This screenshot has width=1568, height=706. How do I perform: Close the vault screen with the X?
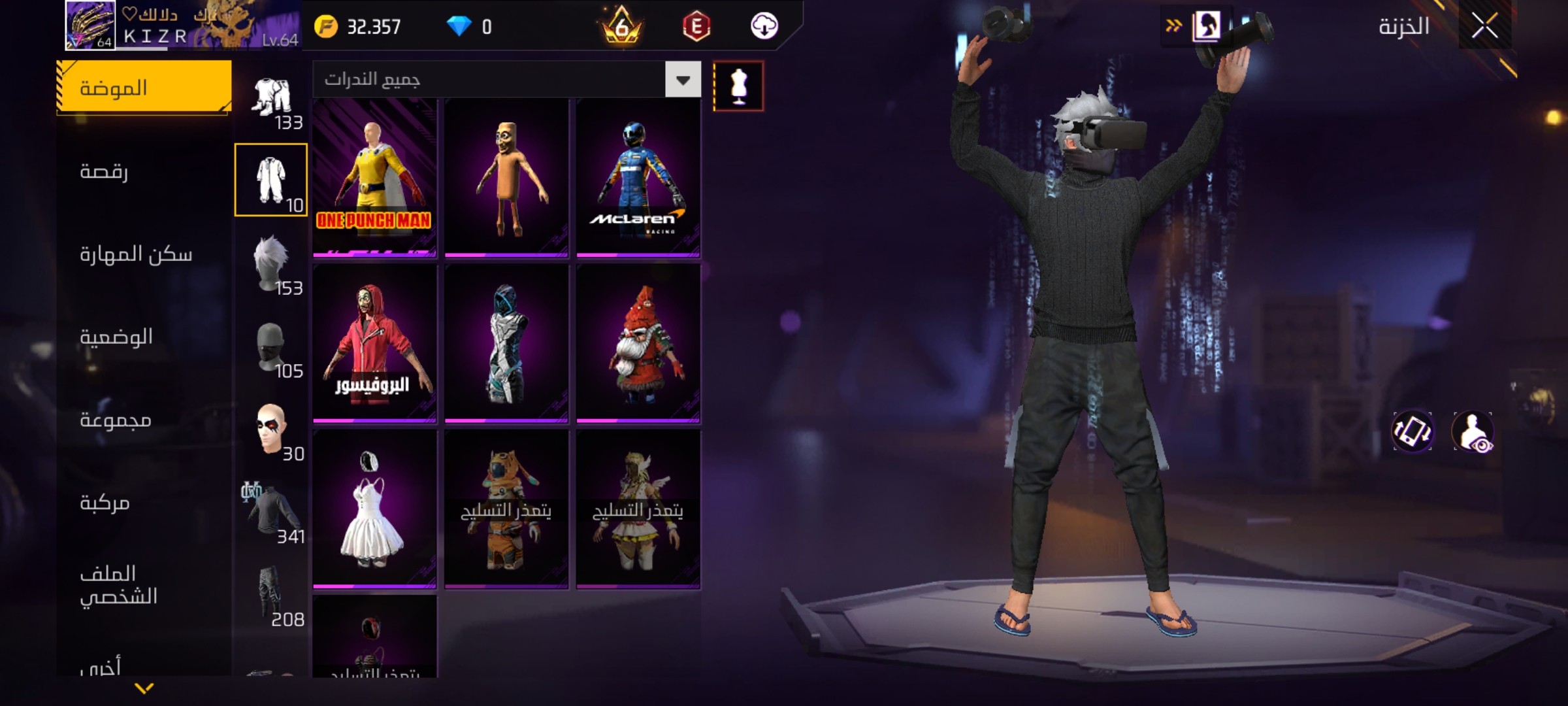[1484, 27]
